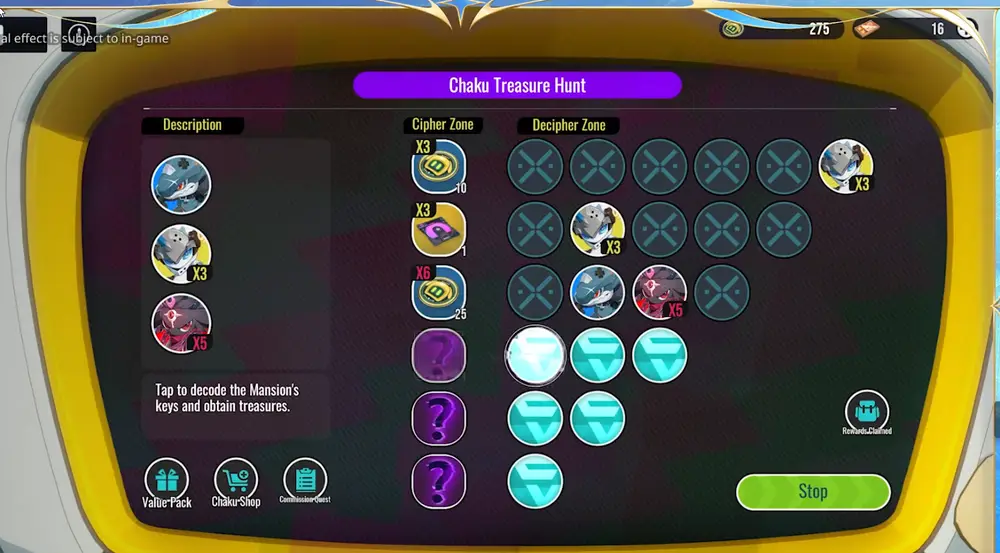Select the X6 coin reward marked 25

[439, 292]
